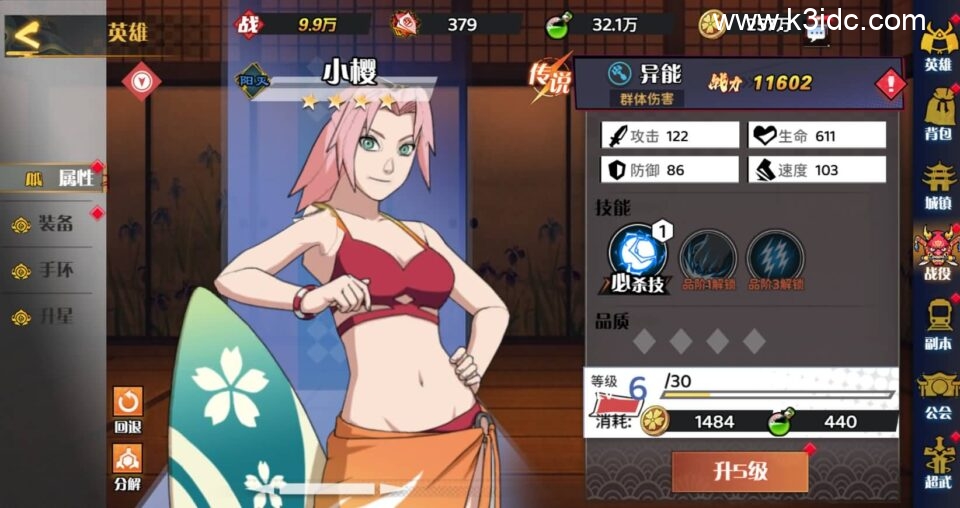Image resolution: width=960 pixels, height=508 pixels.
Task: Upgrade hero with 升5级 button
Action: pos(740,471)
